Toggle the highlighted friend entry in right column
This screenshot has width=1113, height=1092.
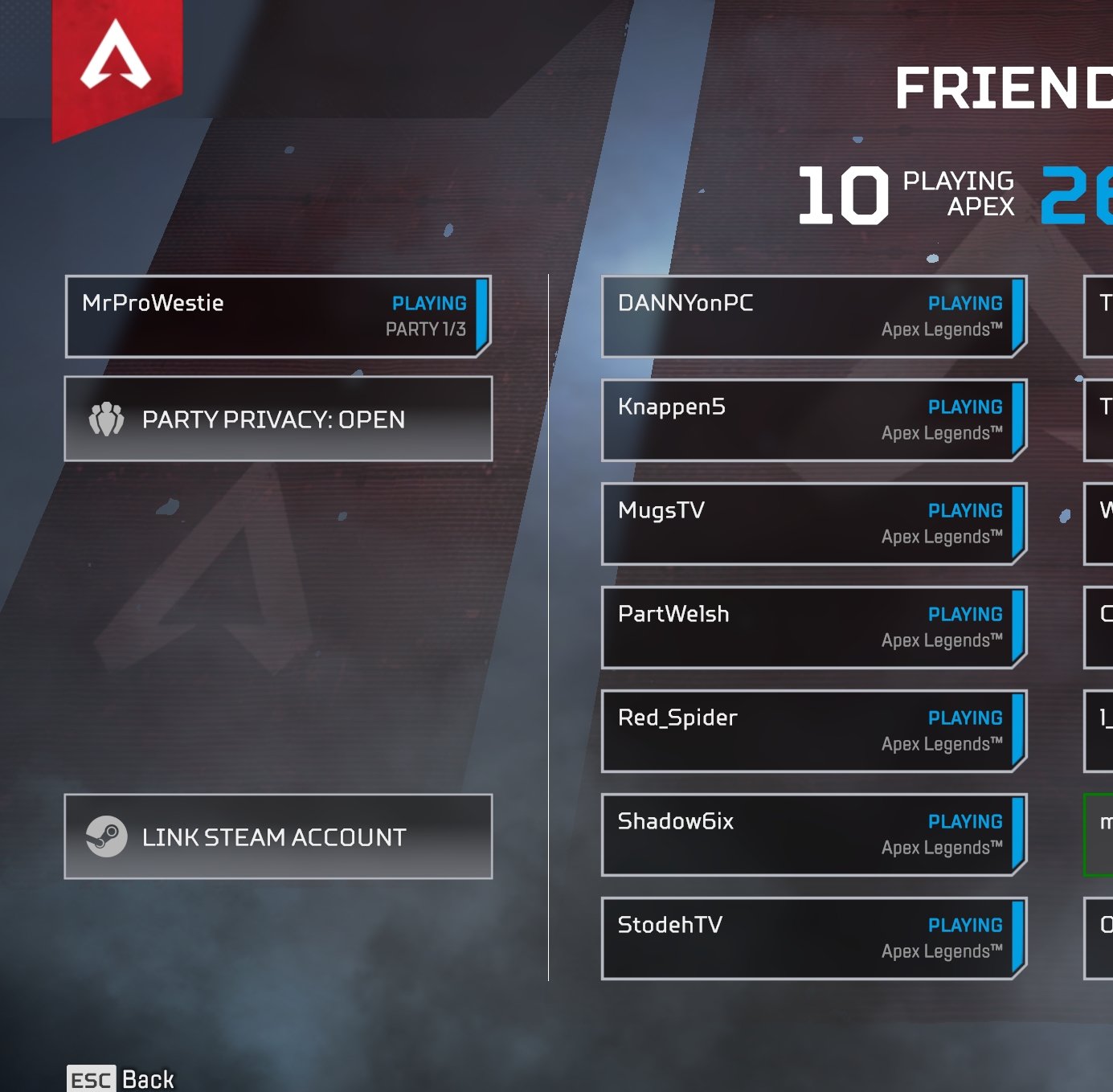coord(1099,835)
